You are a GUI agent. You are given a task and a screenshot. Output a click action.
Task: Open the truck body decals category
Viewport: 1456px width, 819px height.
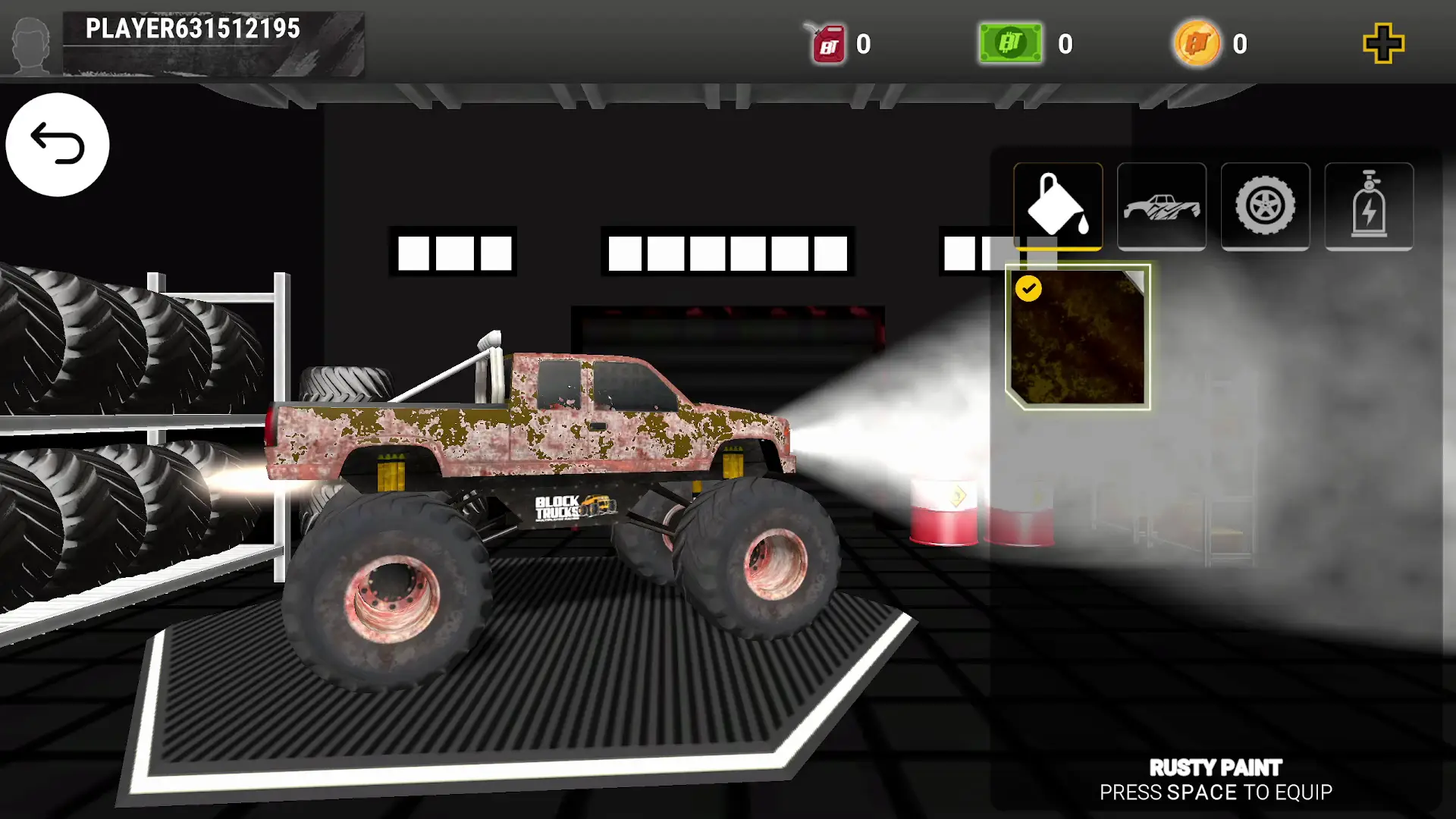[1162, 206]
